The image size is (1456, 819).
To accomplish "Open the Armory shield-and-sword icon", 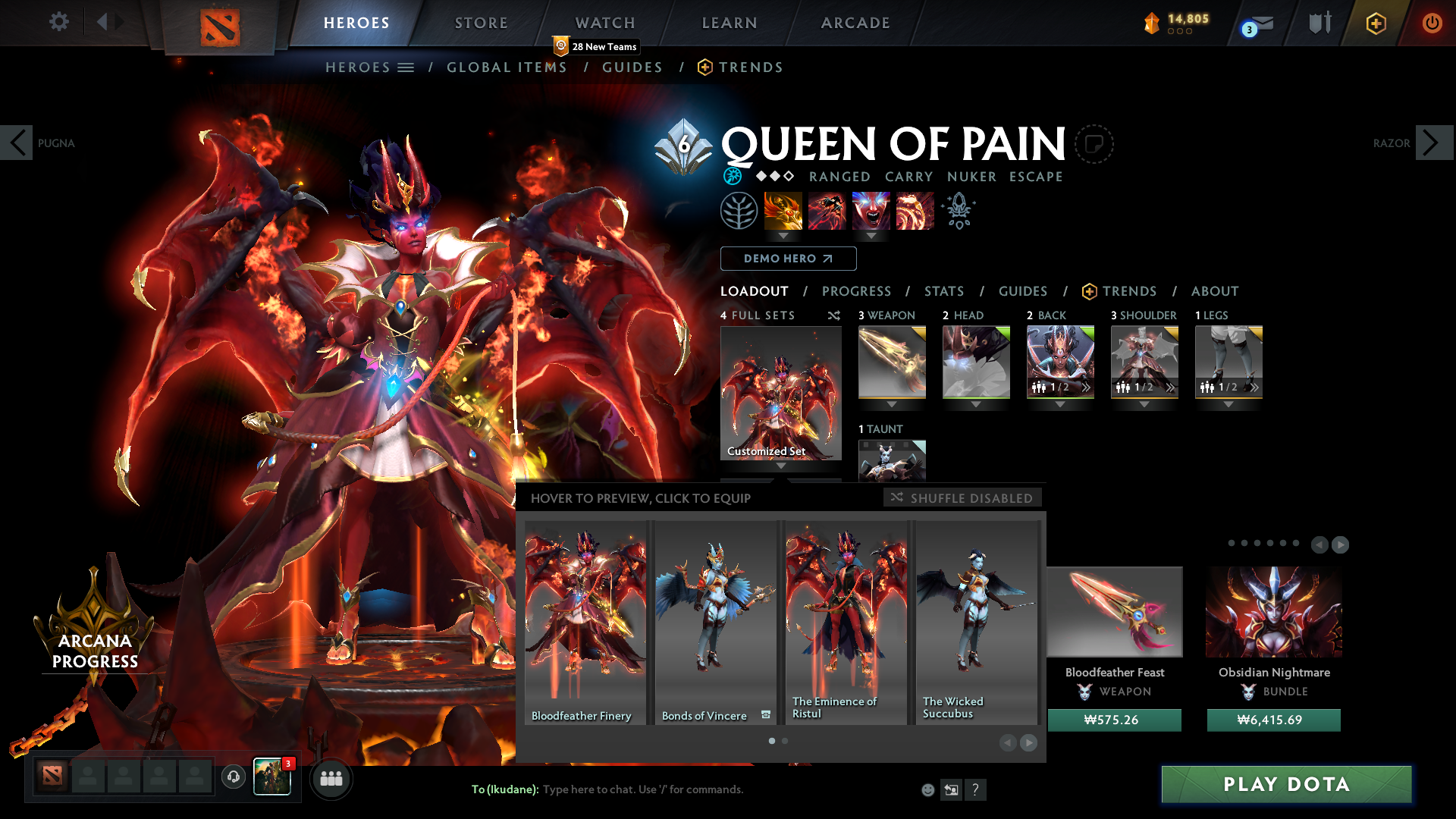I will 1319,23.
